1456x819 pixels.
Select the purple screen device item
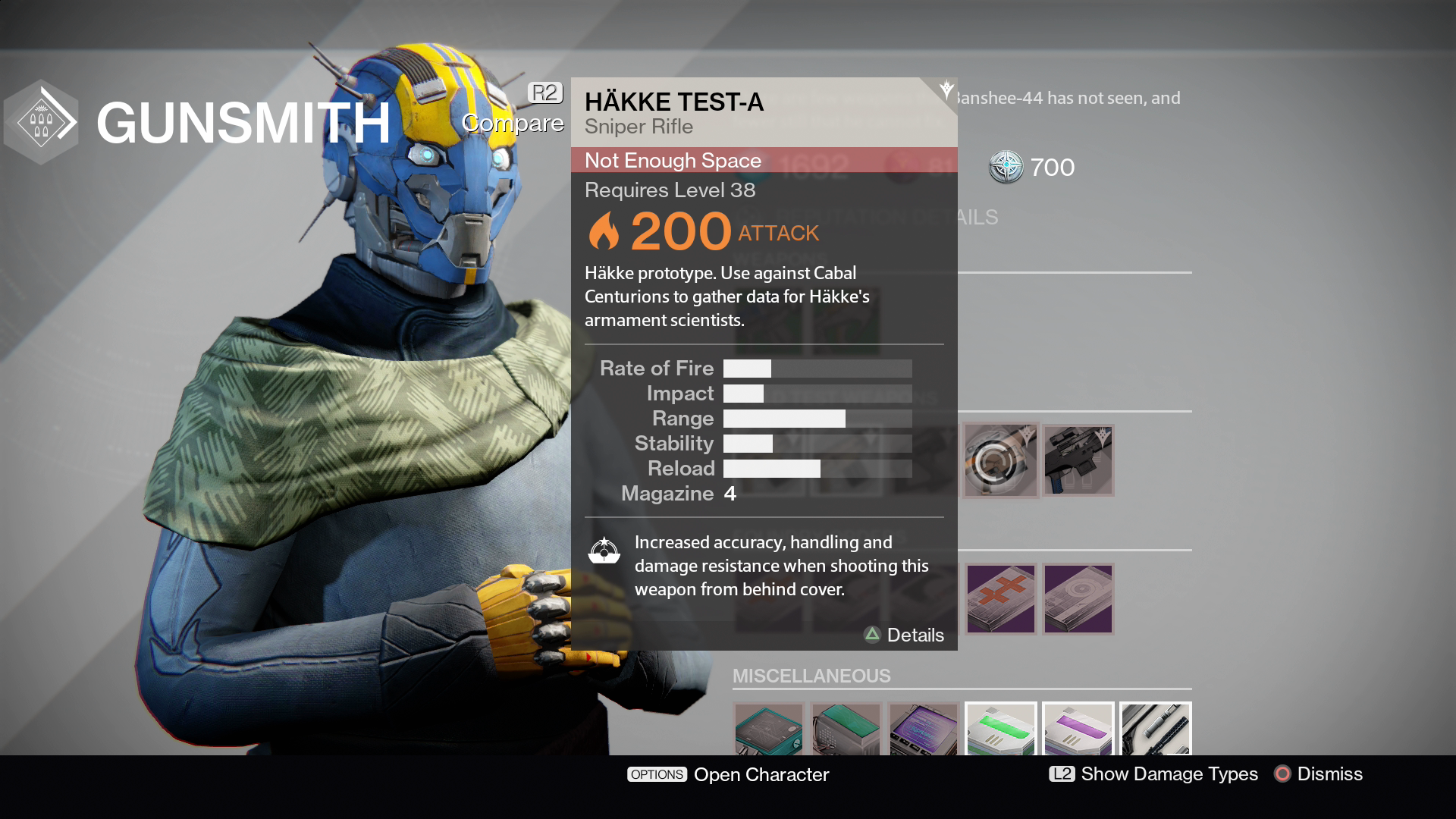(x=924, y=730)
